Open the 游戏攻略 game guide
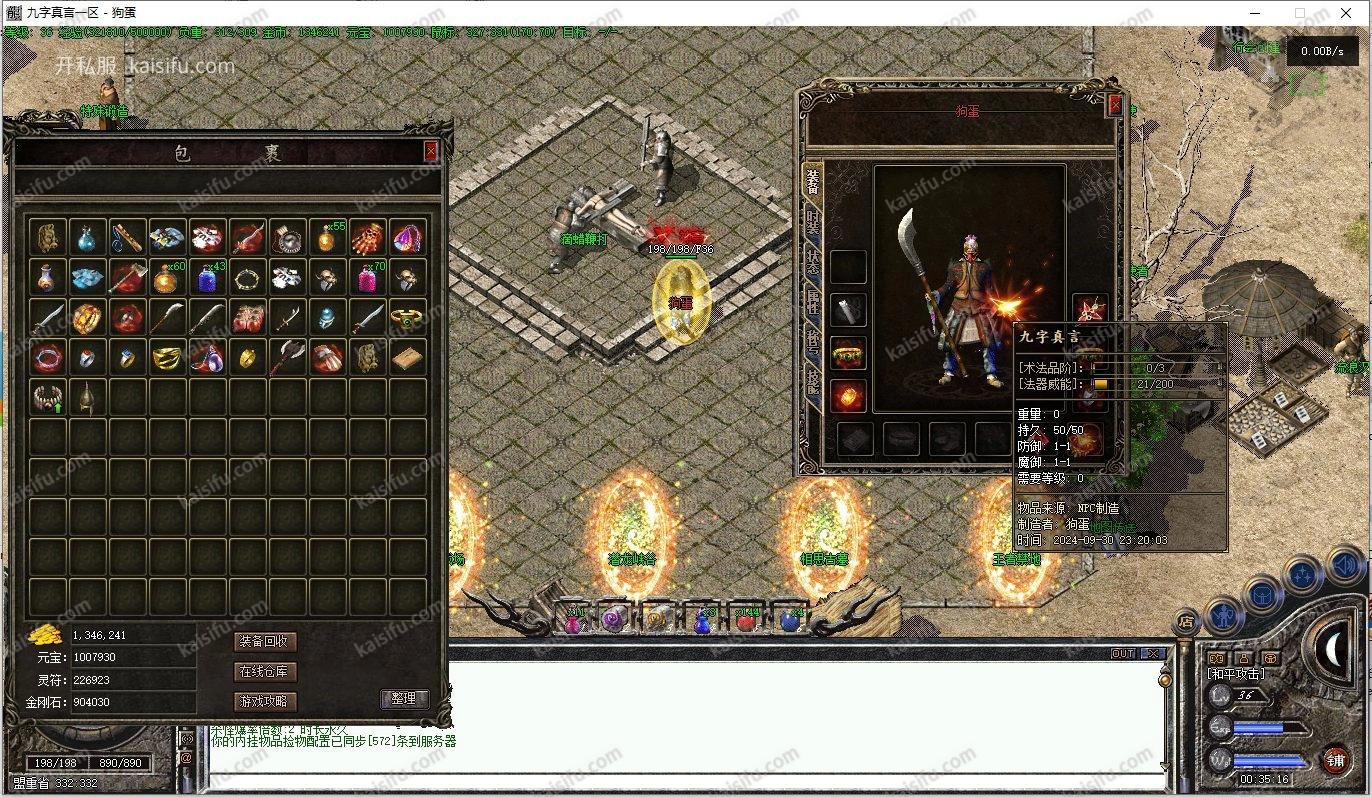Image resolution: width=1372 pixels, height=797 pixels. (265, 701)
